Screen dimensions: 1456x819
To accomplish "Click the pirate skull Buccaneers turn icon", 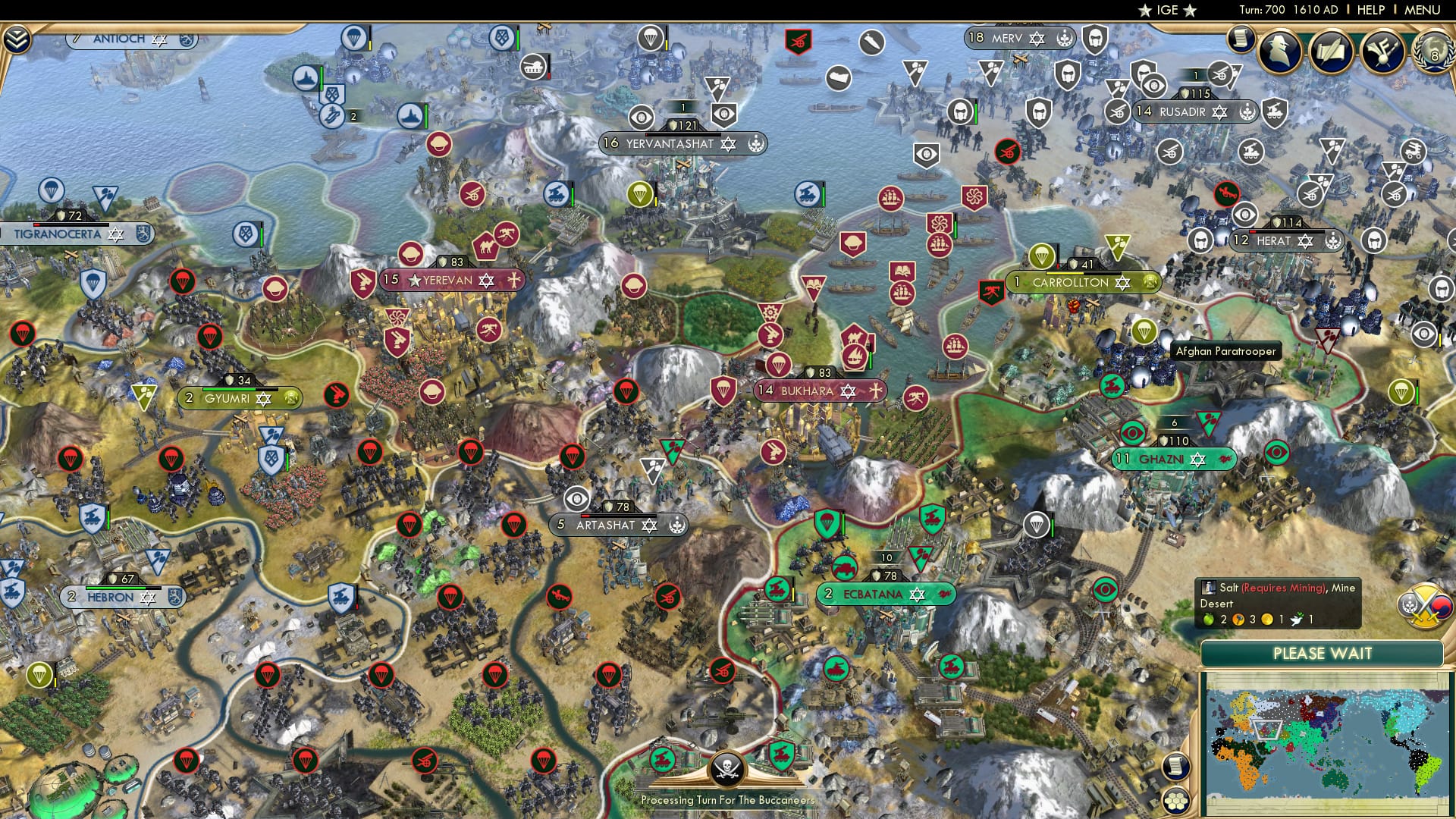I will point(726,771).
